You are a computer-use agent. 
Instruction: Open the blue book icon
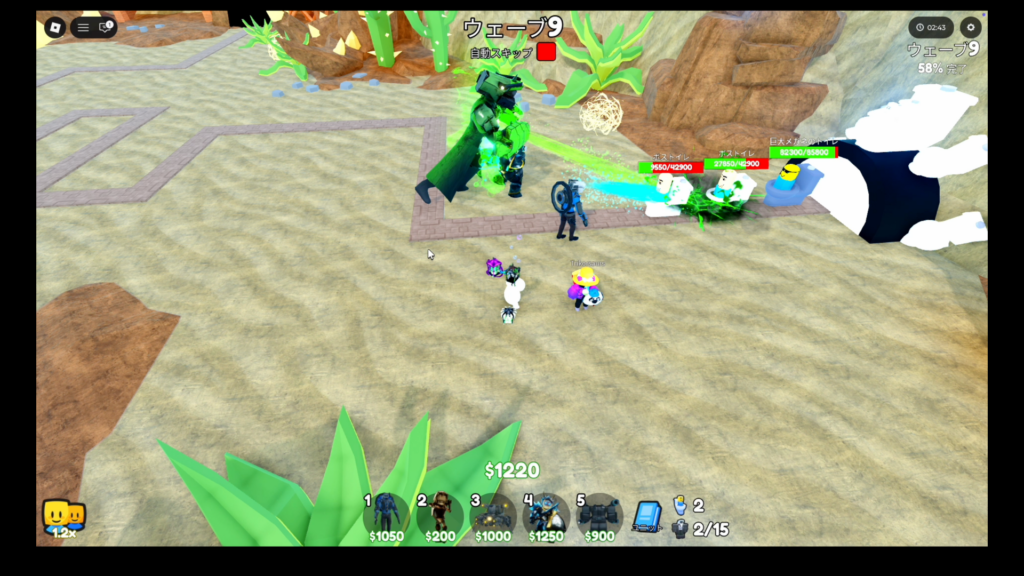[647, 517]
